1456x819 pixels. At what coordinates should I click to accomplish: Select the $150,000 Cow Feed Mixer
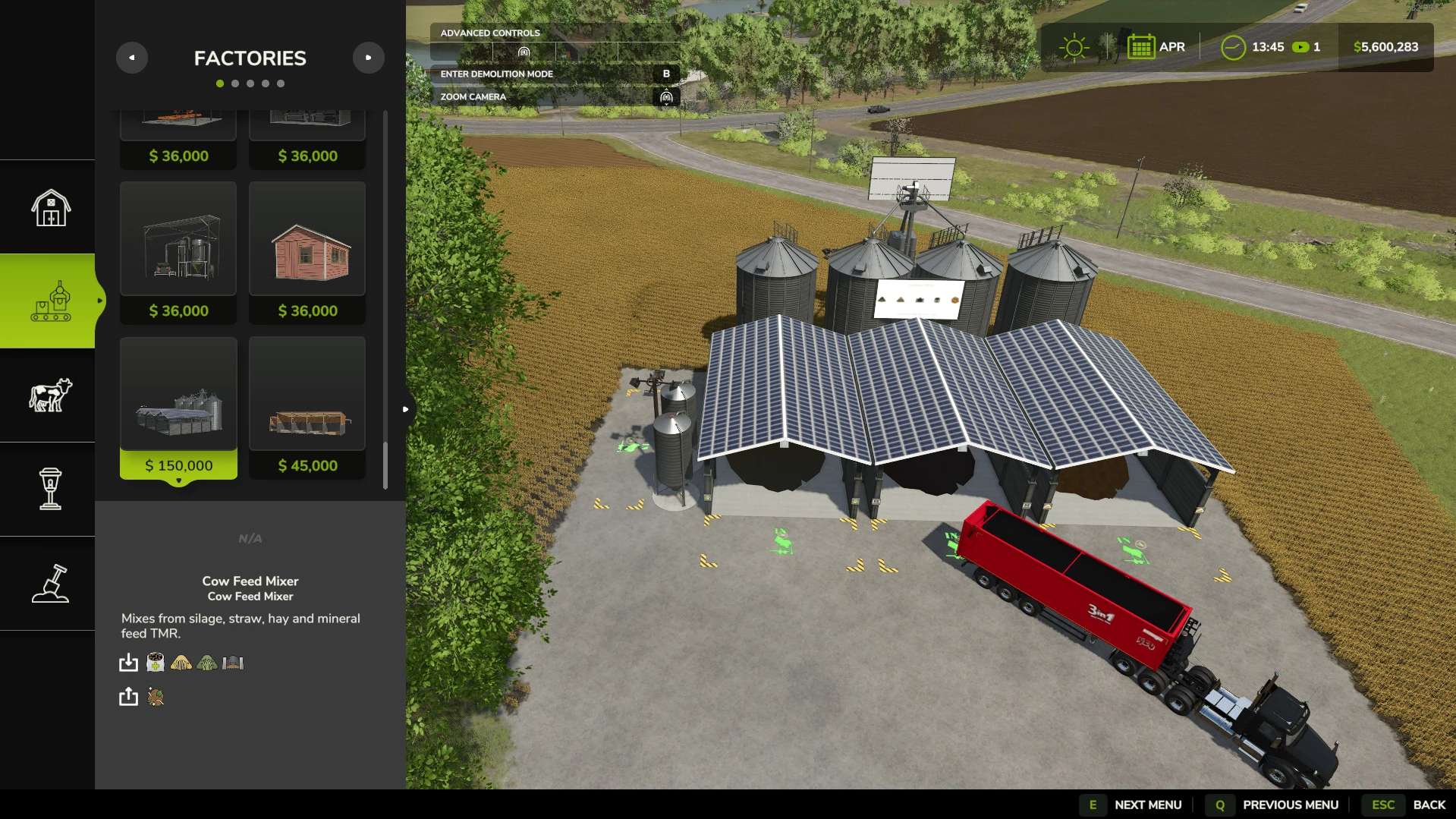pyautogui.click(x=178, y=408)
